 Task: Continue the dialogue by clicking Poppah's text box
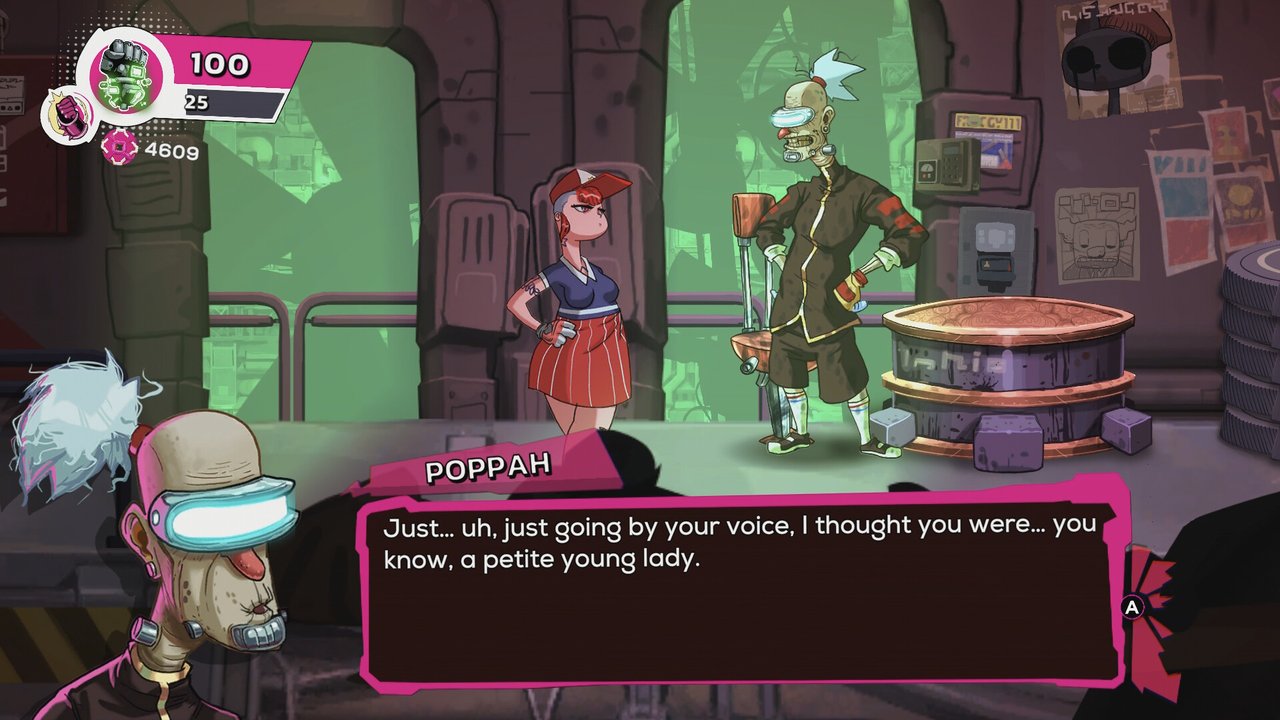pos(742,588)
